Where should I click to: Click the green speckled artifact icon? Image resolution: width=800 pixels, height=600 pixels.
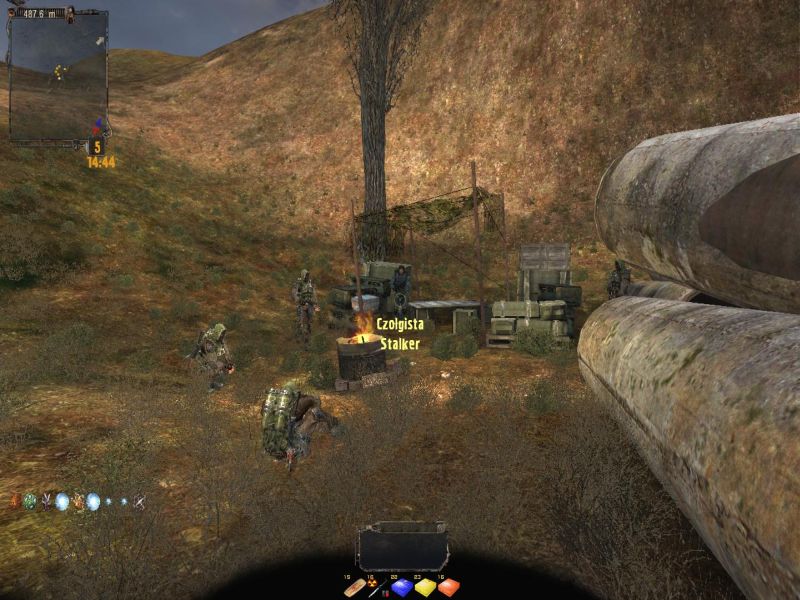pos(30,501)
